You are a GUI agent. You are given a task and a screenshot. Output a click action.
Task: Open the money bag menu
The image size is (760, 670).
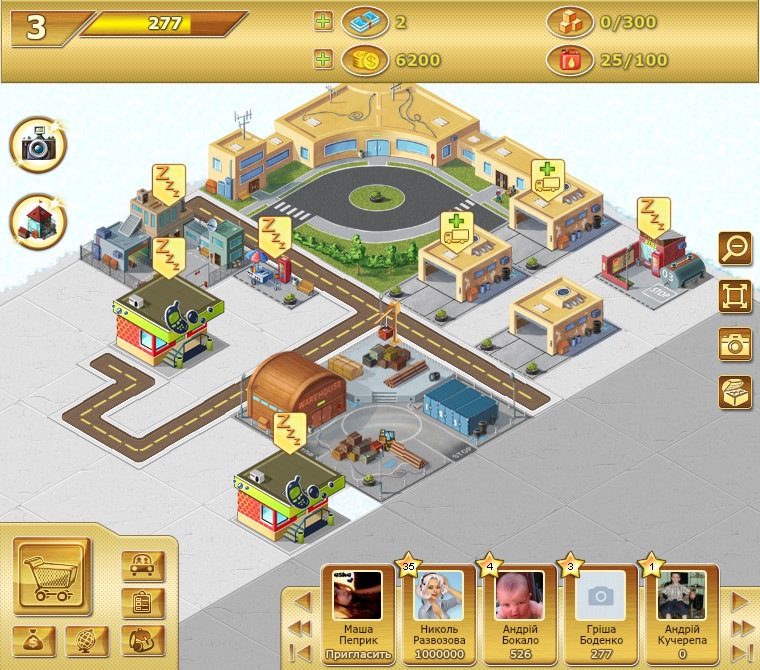(x=35, y=640)
